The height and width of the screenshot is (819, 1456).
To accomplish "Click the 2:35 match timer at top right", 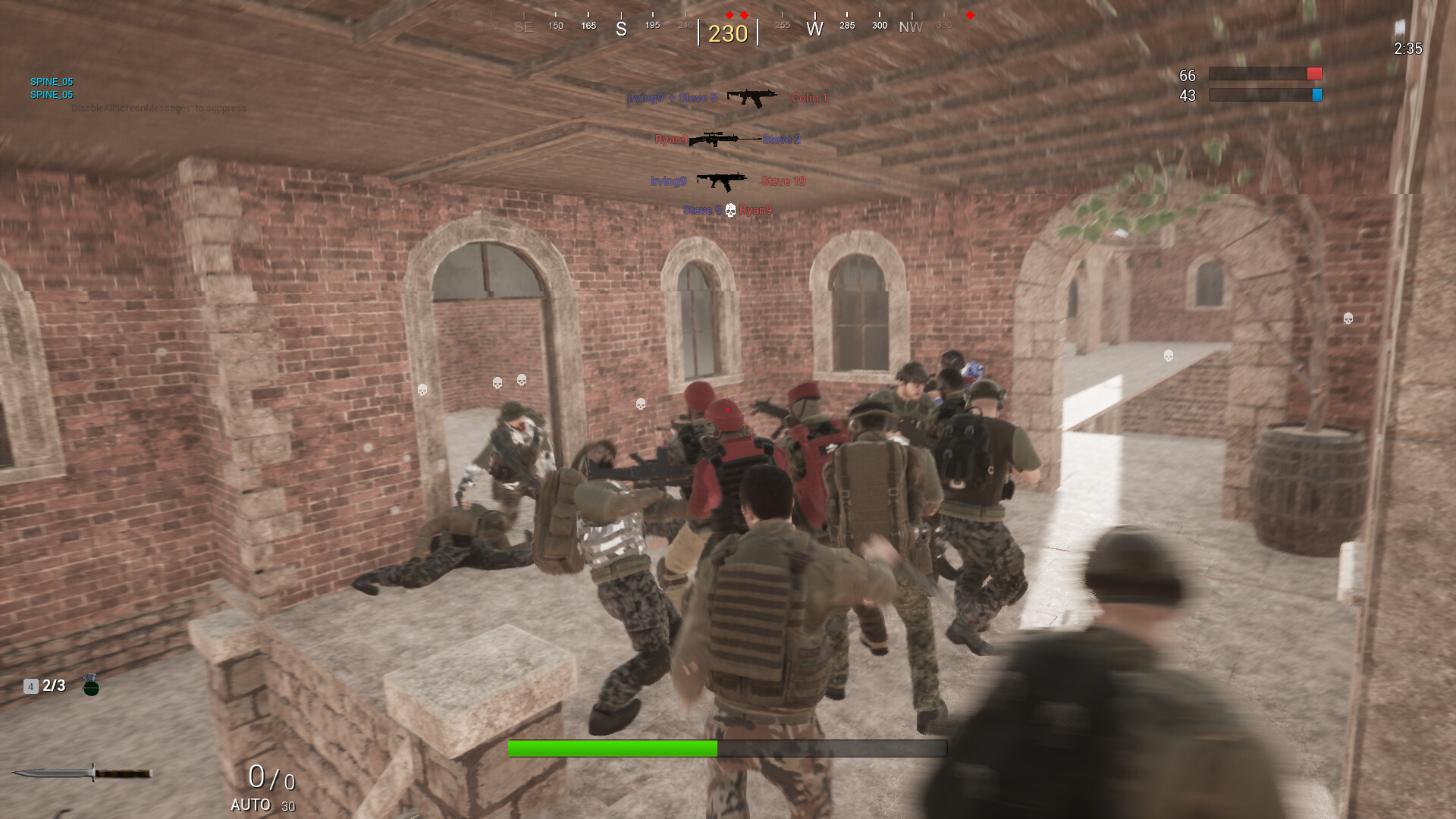I will pos(1409,49).
